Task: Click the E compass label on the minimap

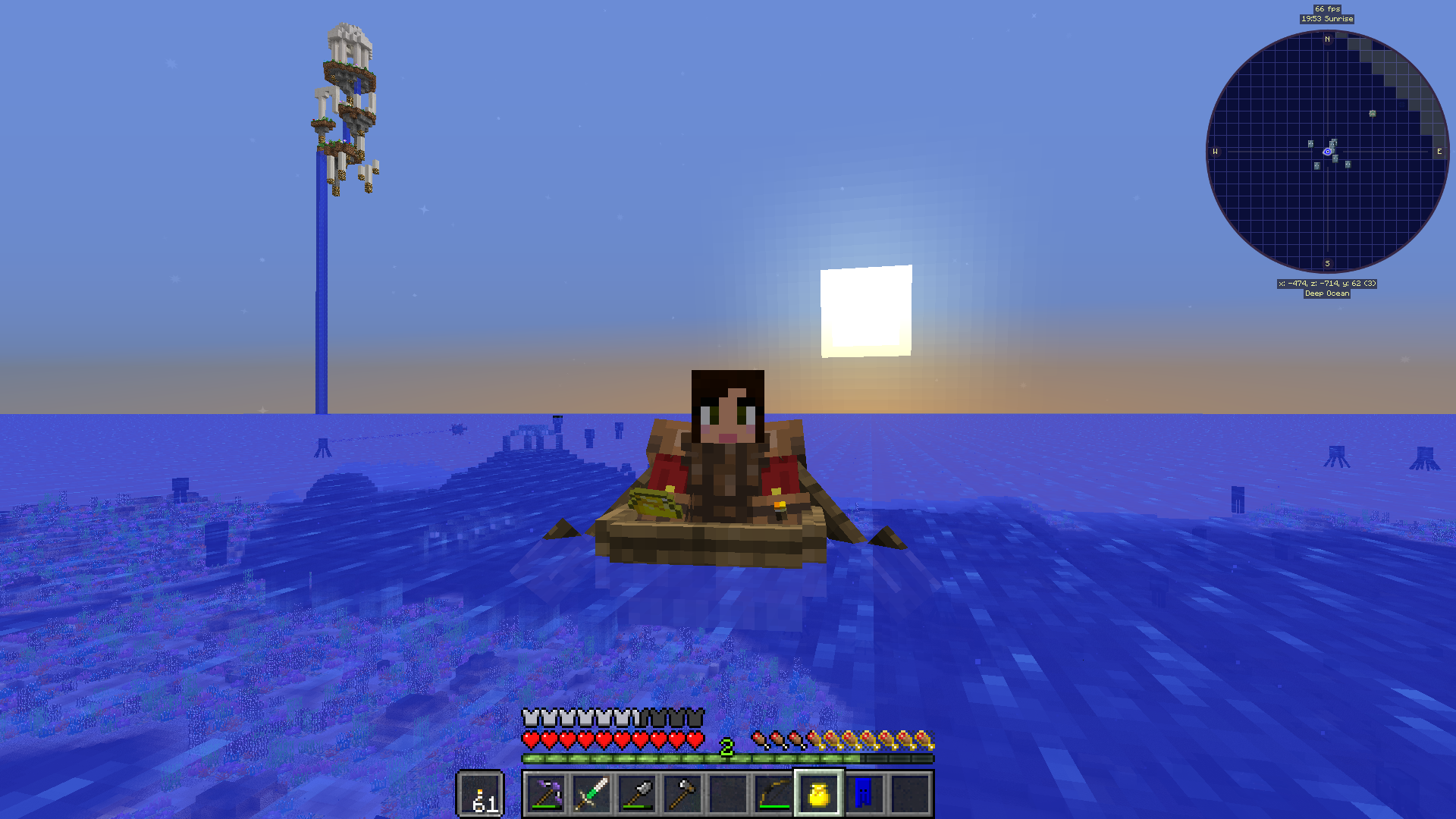Action: pos(1439,152)
